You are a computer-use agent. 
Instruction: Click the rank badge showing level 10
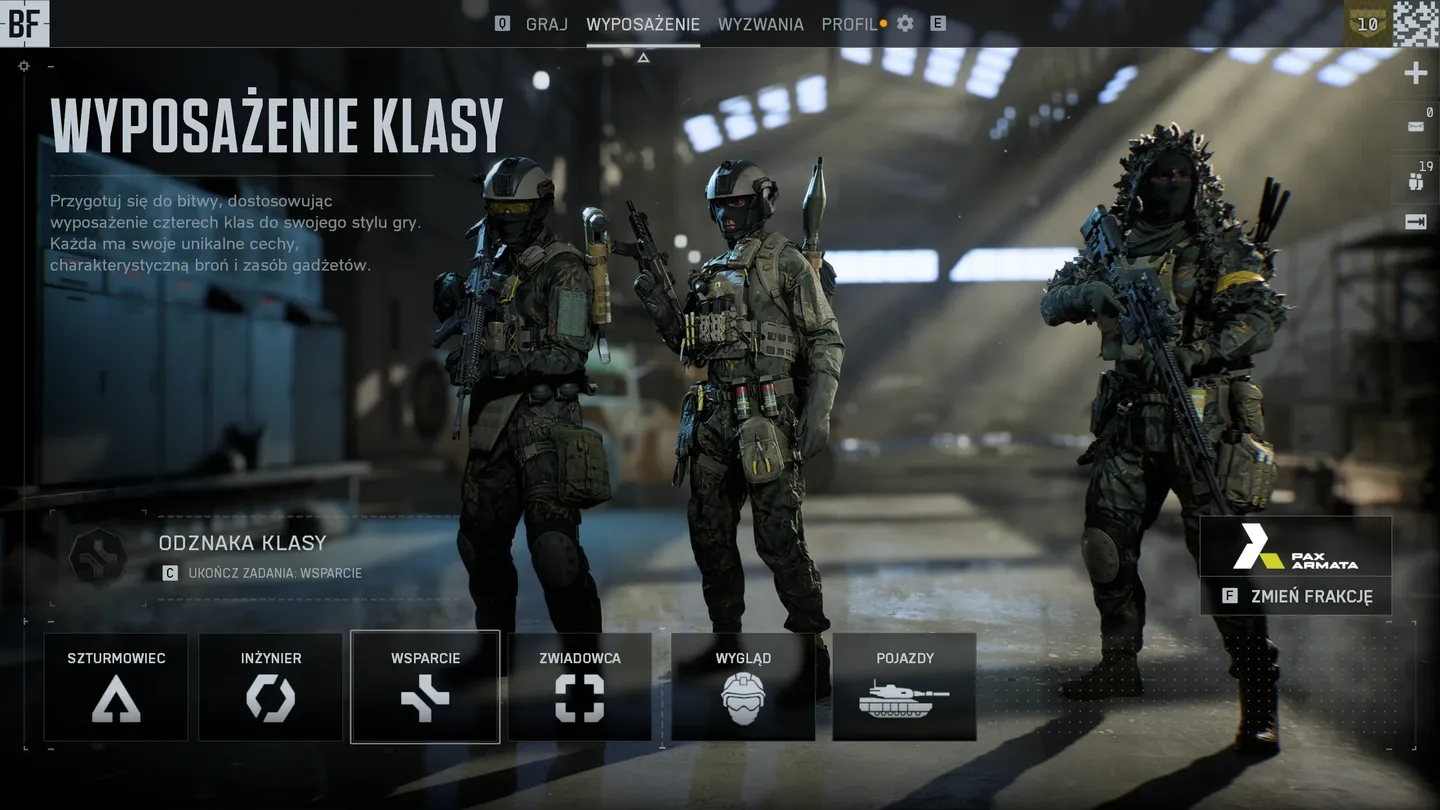point(1366,24)
